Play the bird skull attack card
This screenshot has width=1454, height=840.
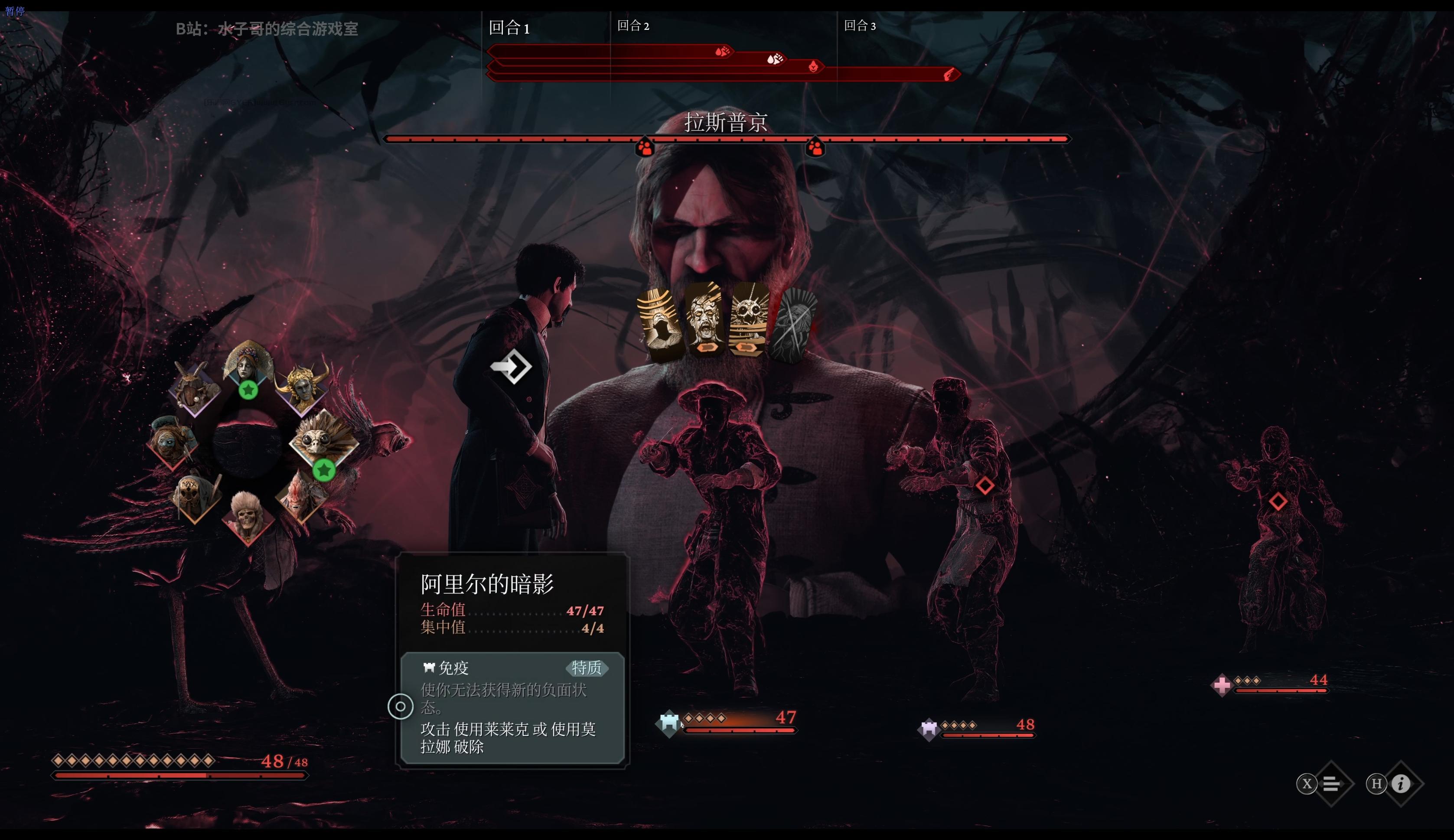749,319
